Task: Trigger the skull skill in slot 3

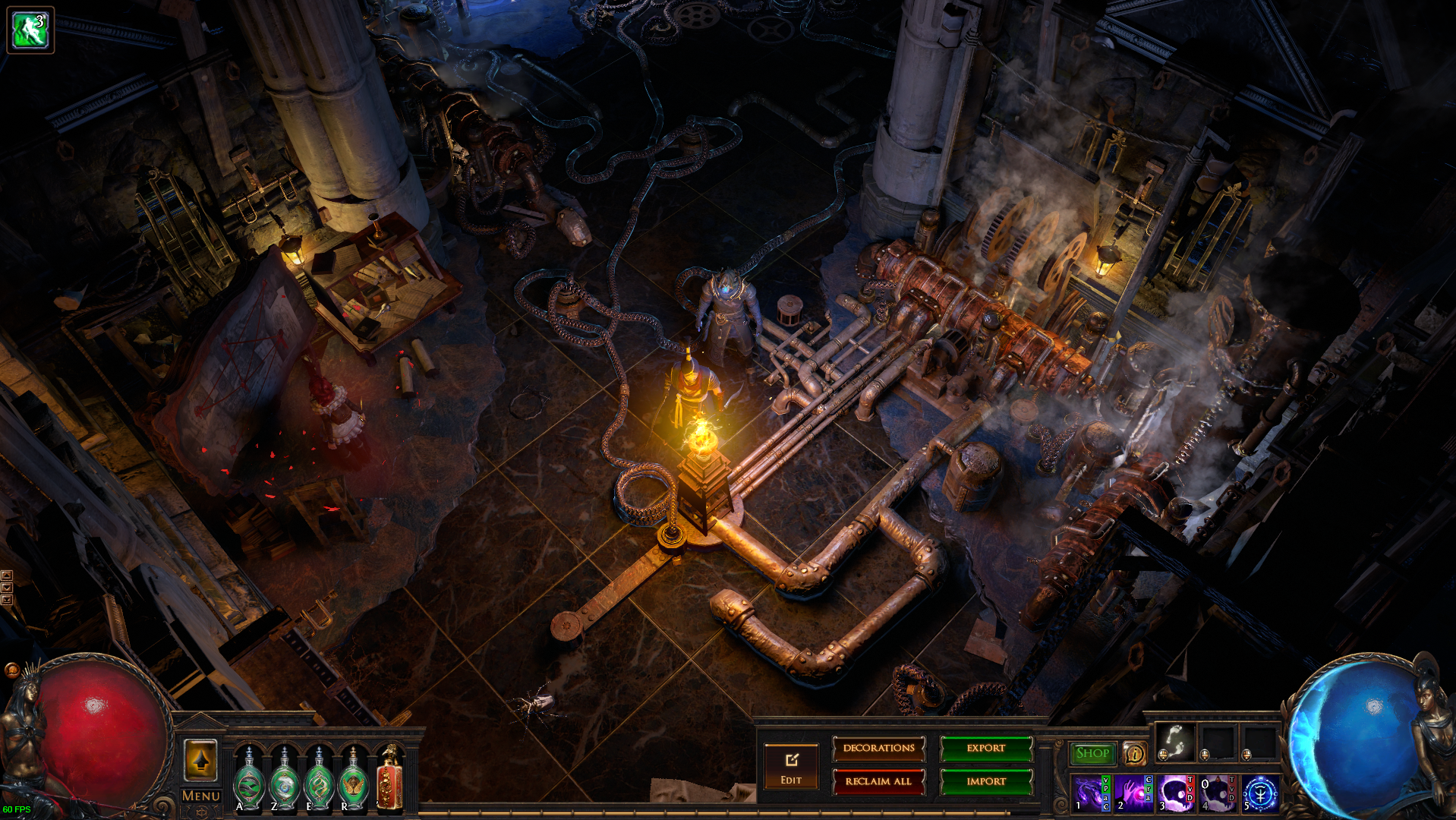Action: (x=1175, y=793)
